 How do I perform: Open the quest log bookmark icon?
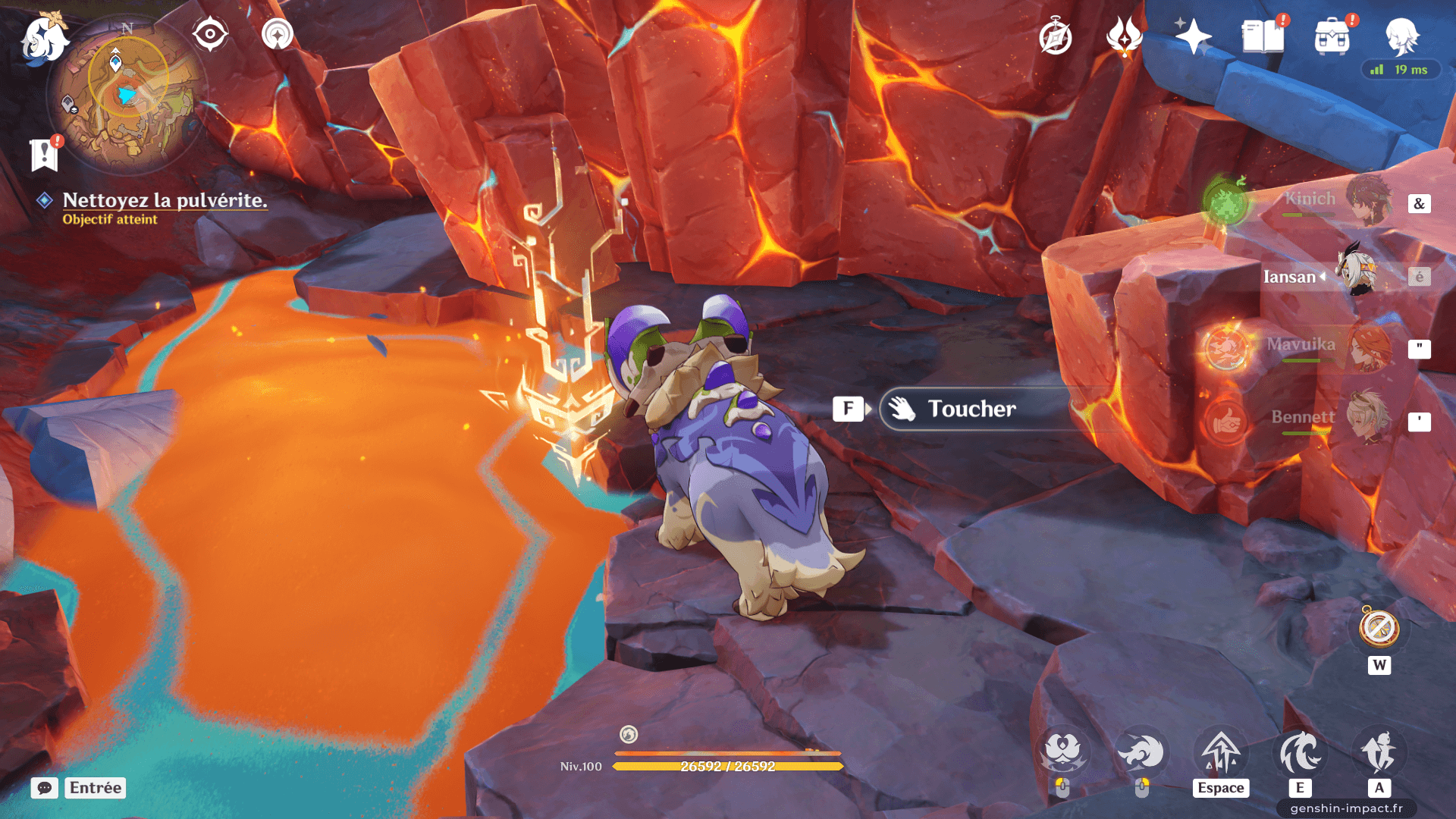tap(45, 154)
